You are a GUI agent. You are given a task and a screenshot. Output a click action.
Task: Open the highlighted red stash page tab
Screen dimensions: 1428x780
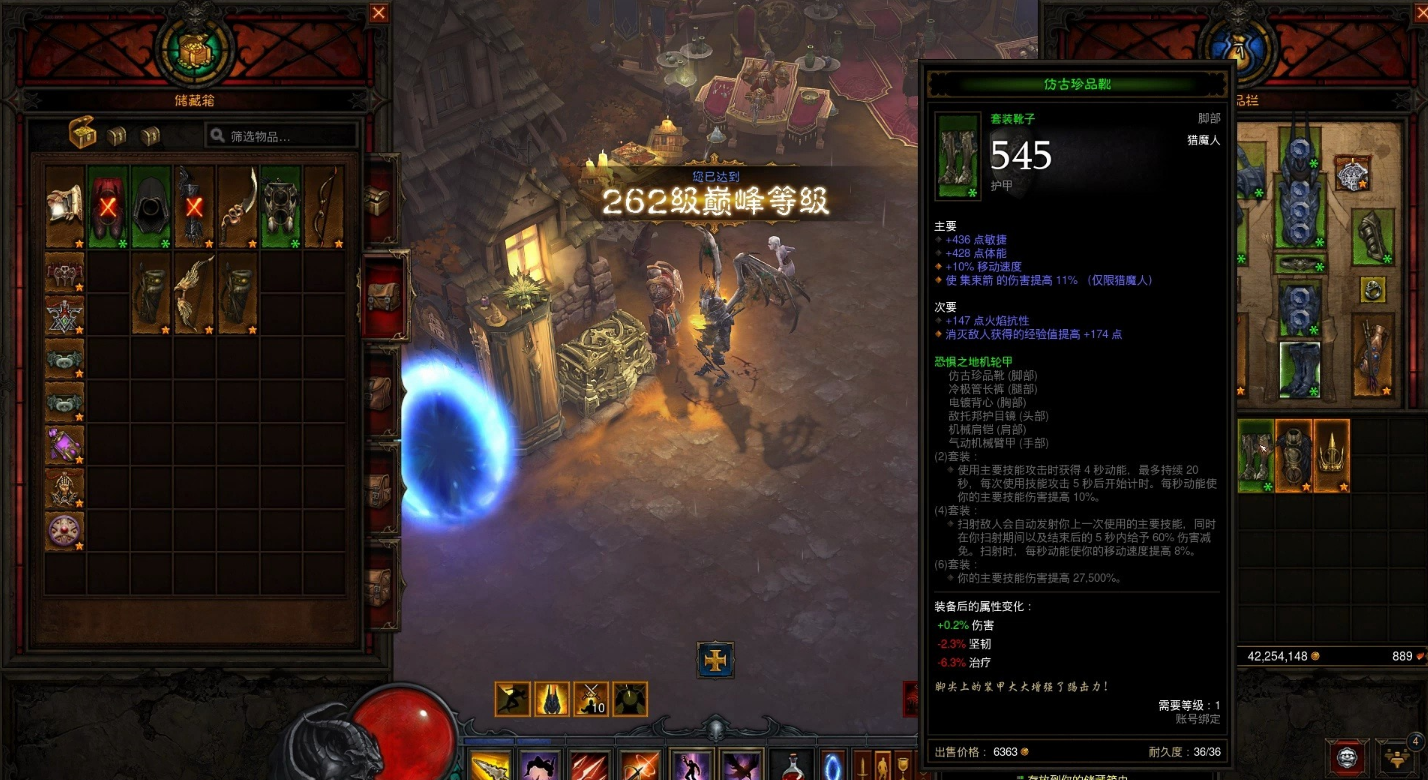click(384, 297)
